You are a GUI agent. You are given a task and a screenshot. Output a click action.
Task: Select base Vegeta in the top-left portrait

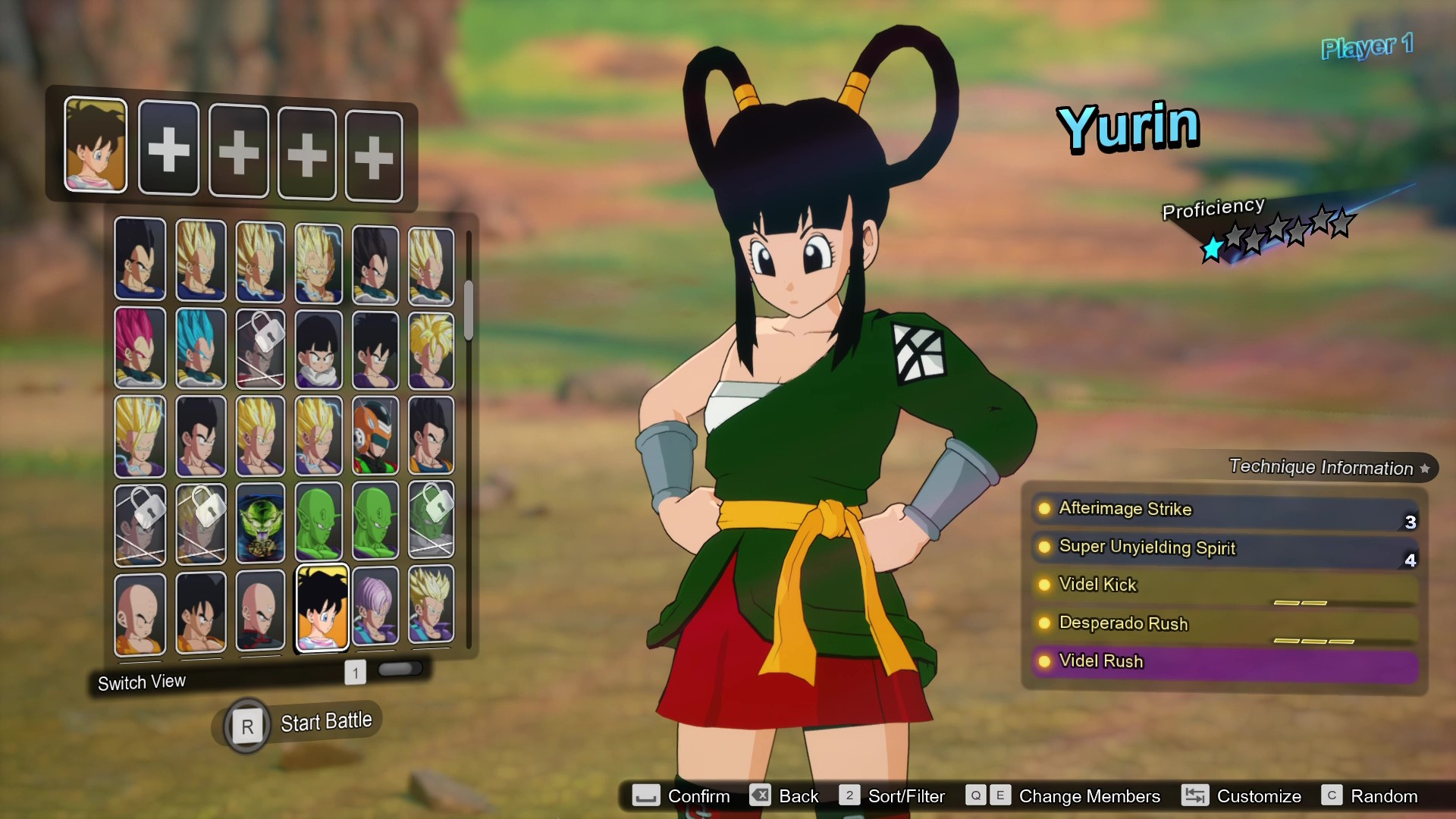click(x=140, y=262)
